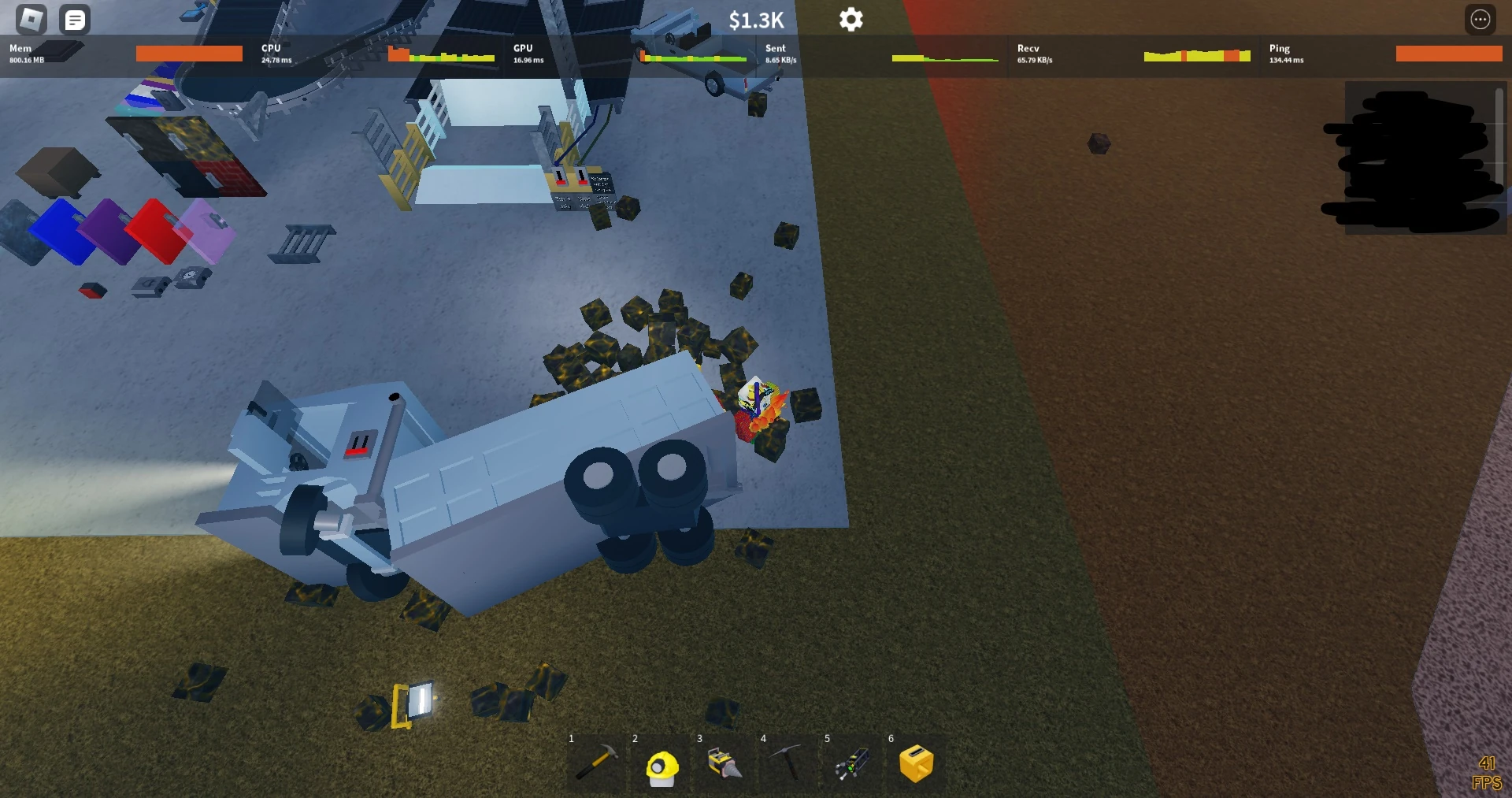Open the emotes menu via the ellipsis icon
The width and height of the screenshot is (1512, 798).
(1480, 19)
